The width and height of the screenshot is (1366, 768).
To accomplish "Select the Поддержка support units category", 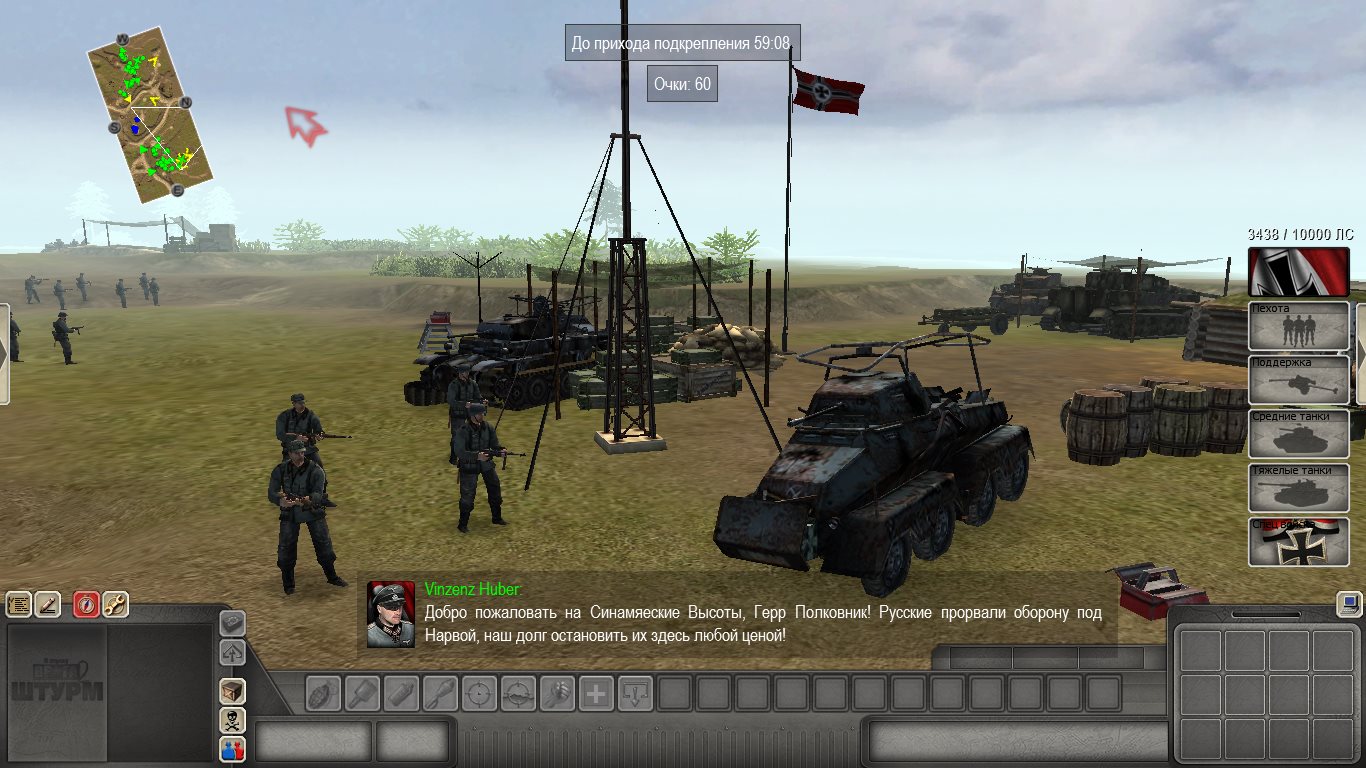I will pyautogui.click(x=1299, y=381).
